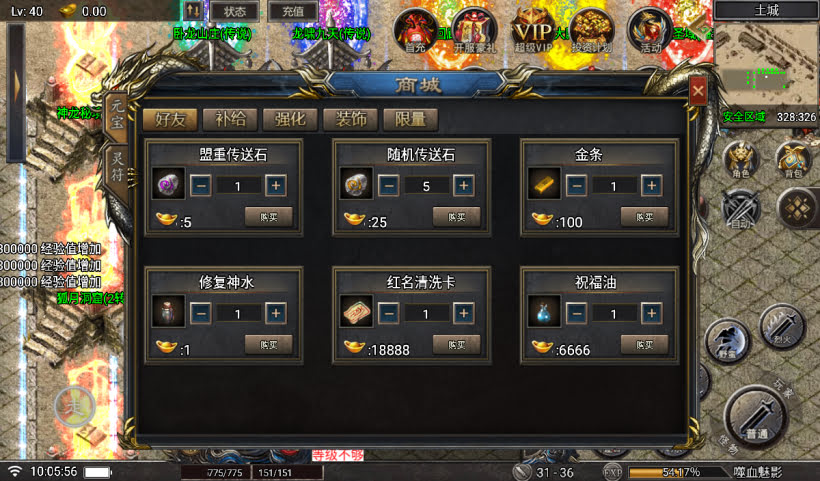This screenshot has height=481, width=820.
Task: Decrease 金条 quantity with minus
Action: 576,185
